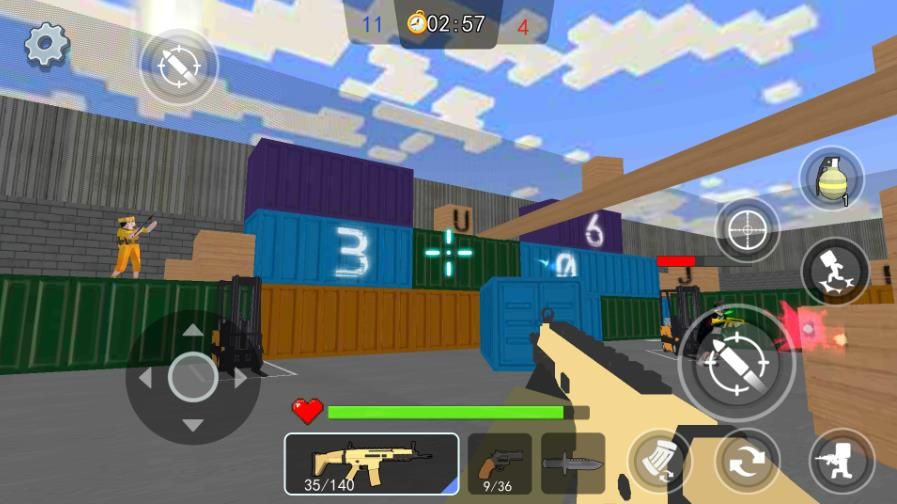Tap the jump button
Image resolution: width=897 pixels, height=504 pixels.
coord(834,270)
